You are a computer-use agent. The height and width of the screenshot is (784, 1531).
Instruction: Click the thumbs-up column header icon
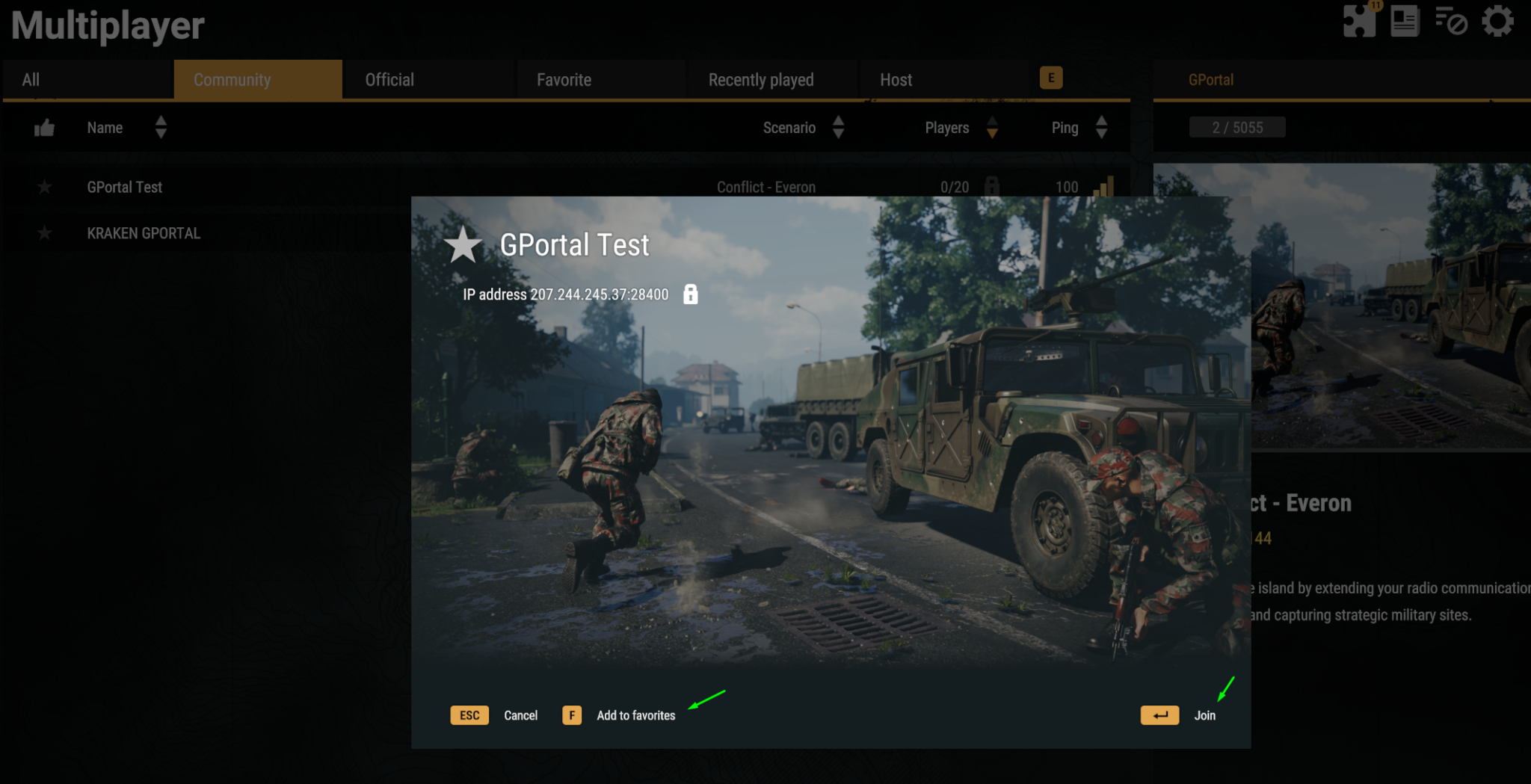pos(44,128)
